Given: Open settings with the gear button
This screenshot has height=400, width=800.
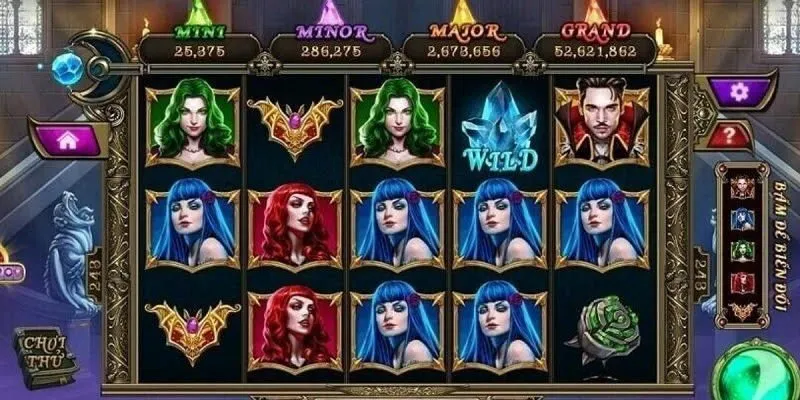Looking at the screenshot, I should [739, 92].
